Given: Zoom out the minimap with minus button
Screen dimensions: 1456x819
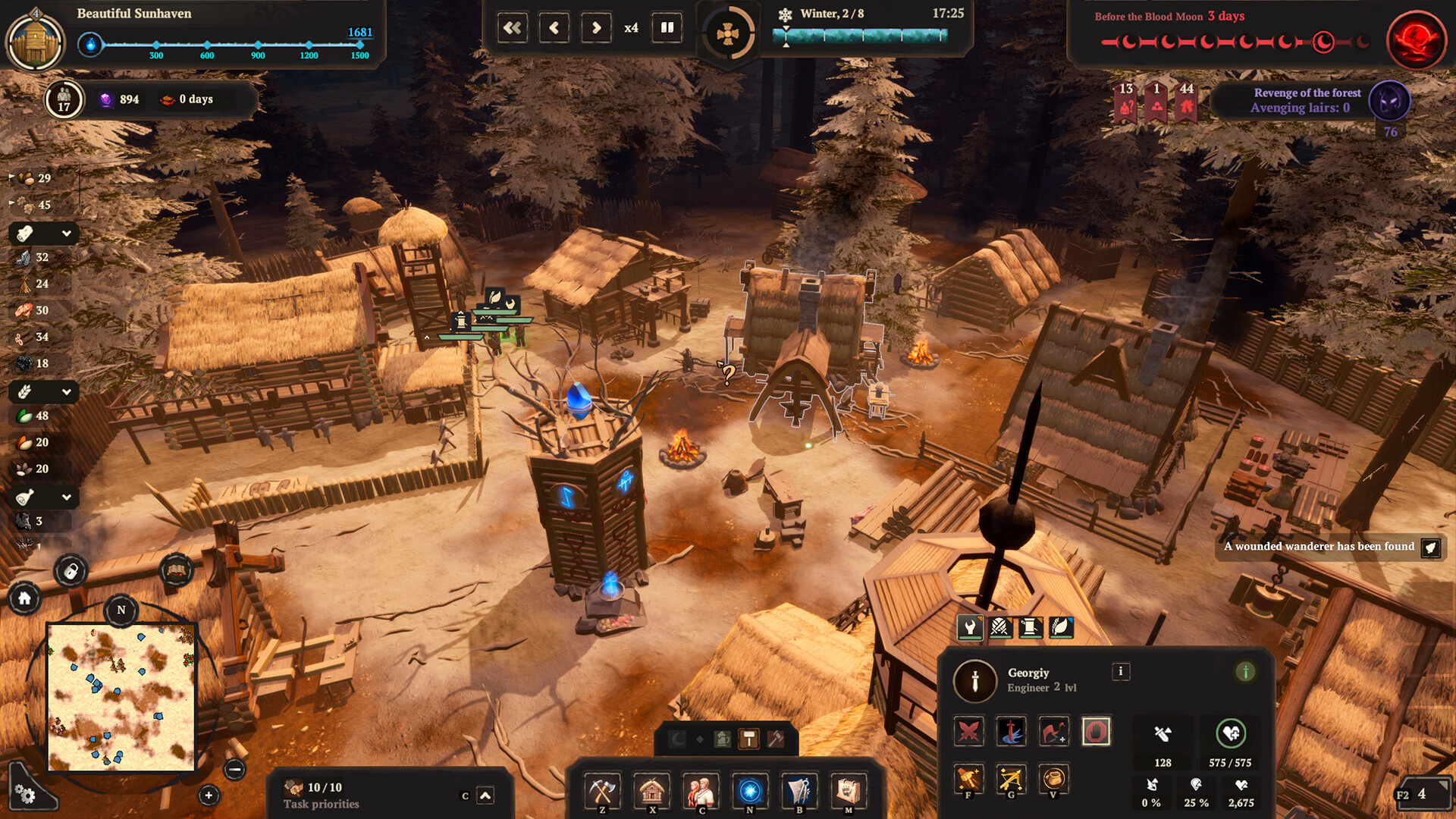Looking at the screenshot, I should coord(235,770).
